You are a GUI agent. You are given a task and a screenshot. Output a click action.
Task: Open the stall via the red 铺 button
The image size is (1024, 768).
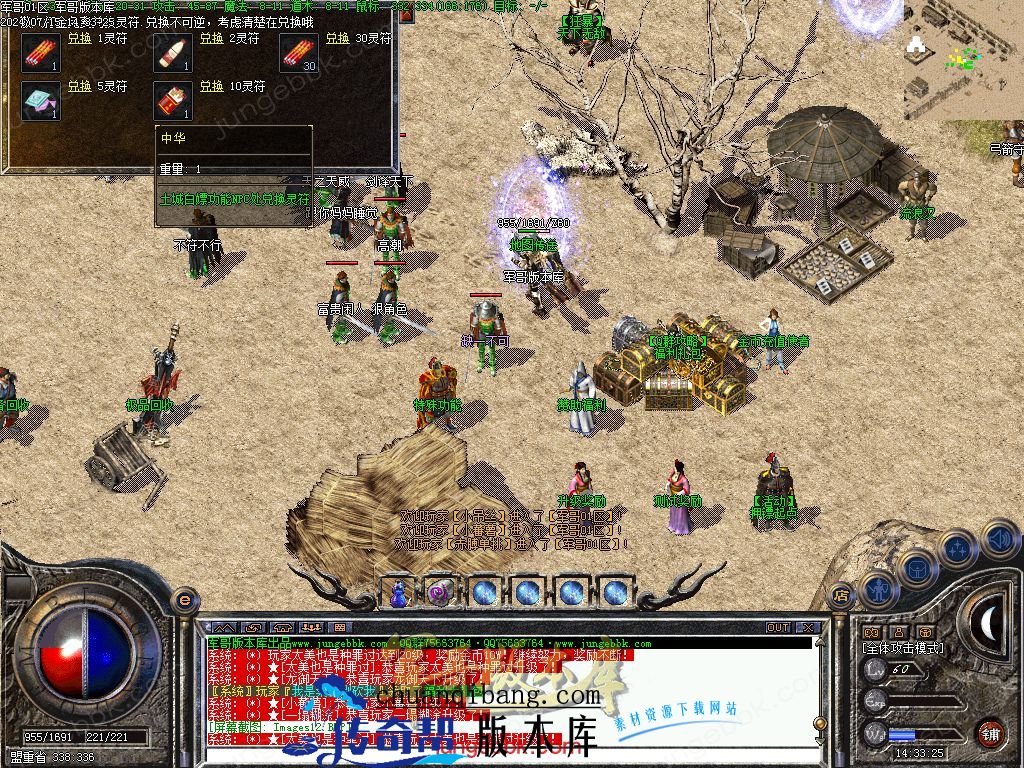(x=990, y=732)
